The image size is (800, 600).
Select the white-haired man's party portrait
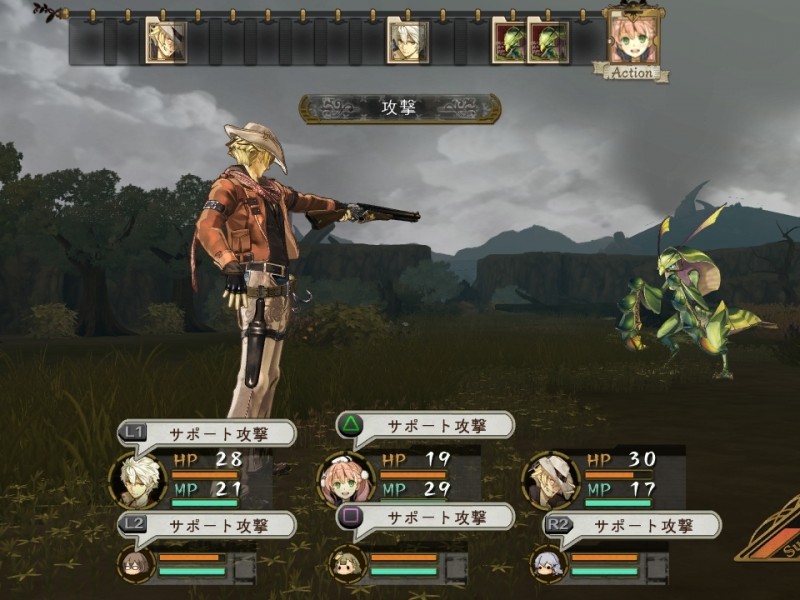138,478
